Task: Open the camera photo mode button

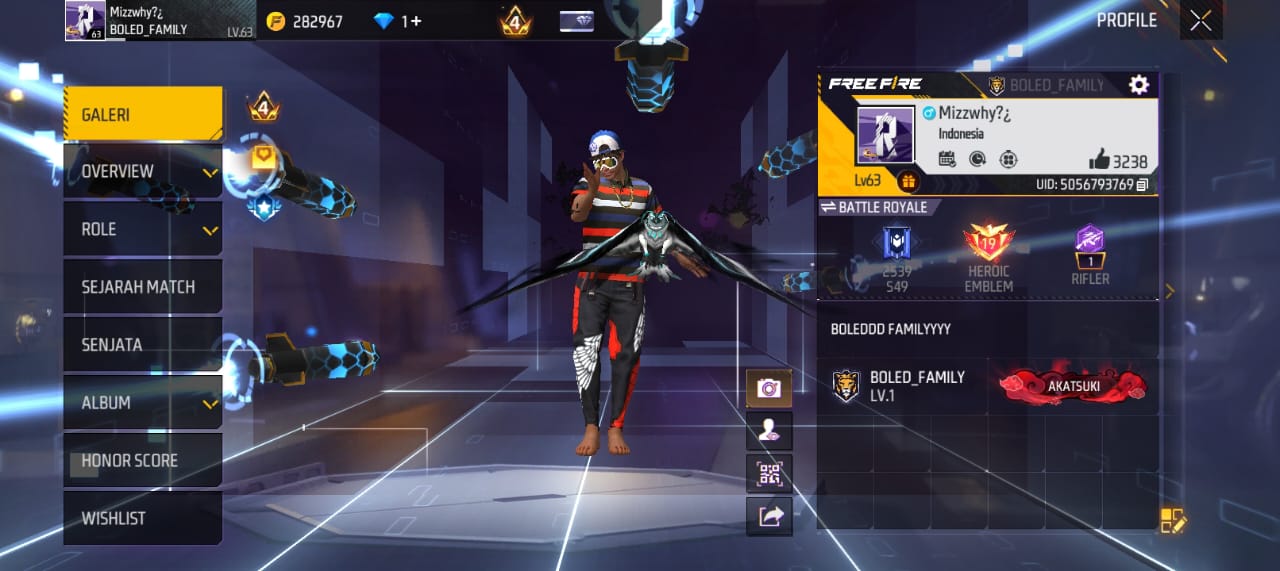Action: tap(769, 388)
